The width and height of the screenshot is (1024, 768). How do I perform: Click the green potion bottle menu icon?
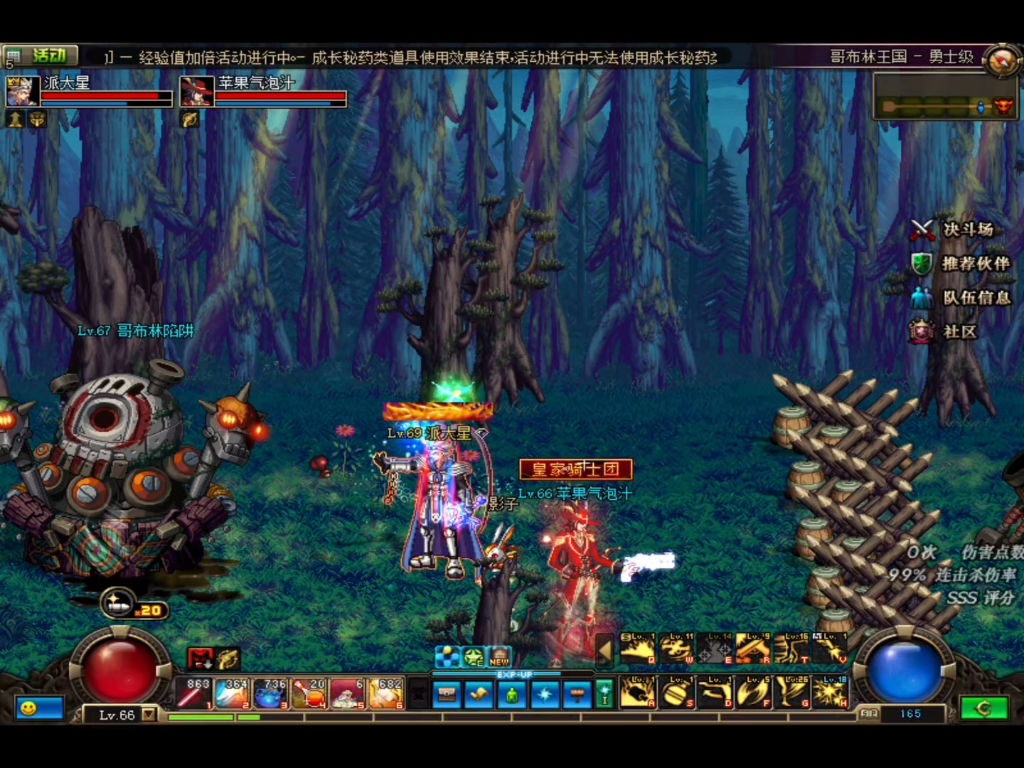click(511, 694)
